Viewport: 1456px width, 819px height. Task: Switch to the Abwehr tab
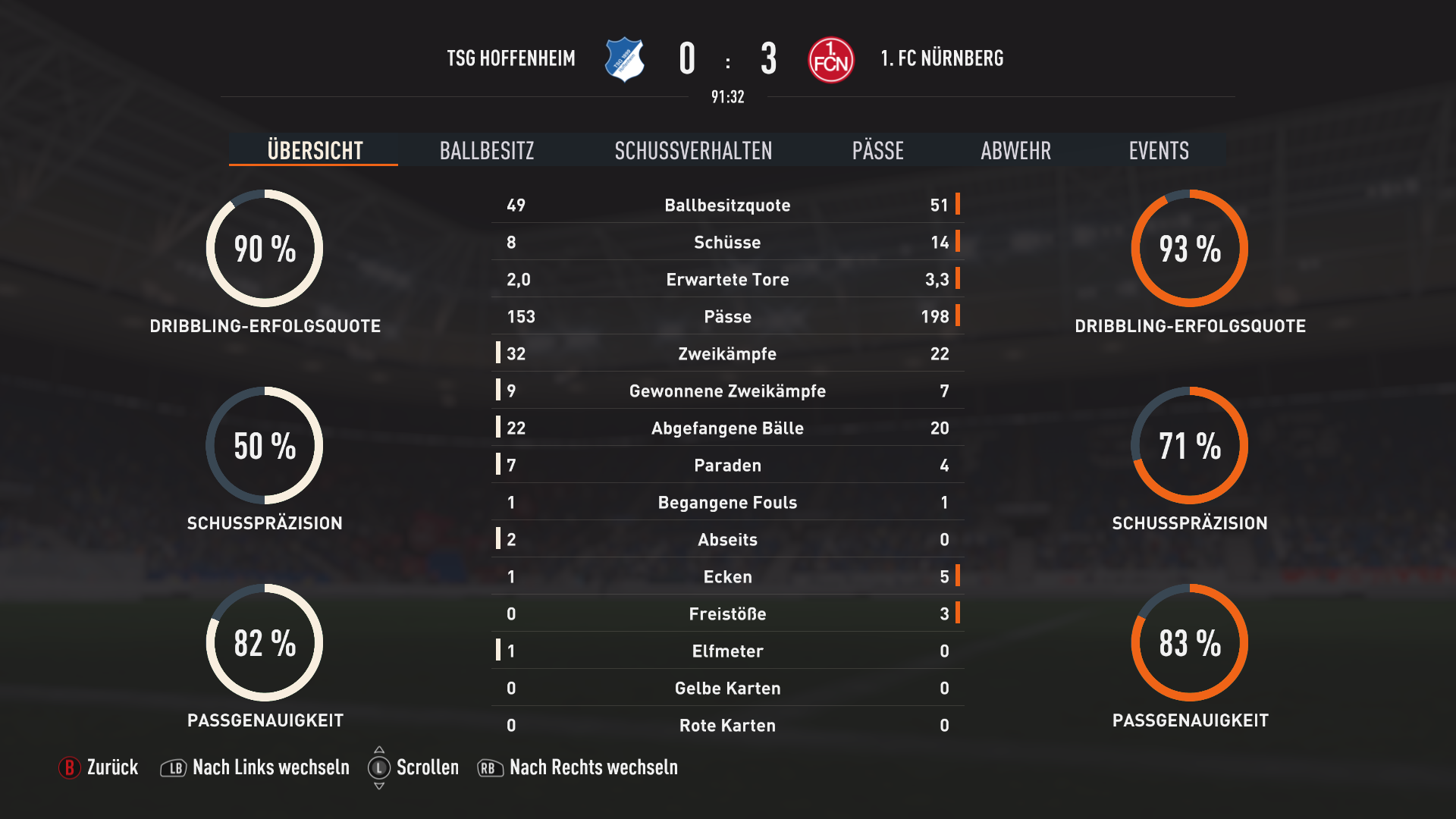point(1015,151)
